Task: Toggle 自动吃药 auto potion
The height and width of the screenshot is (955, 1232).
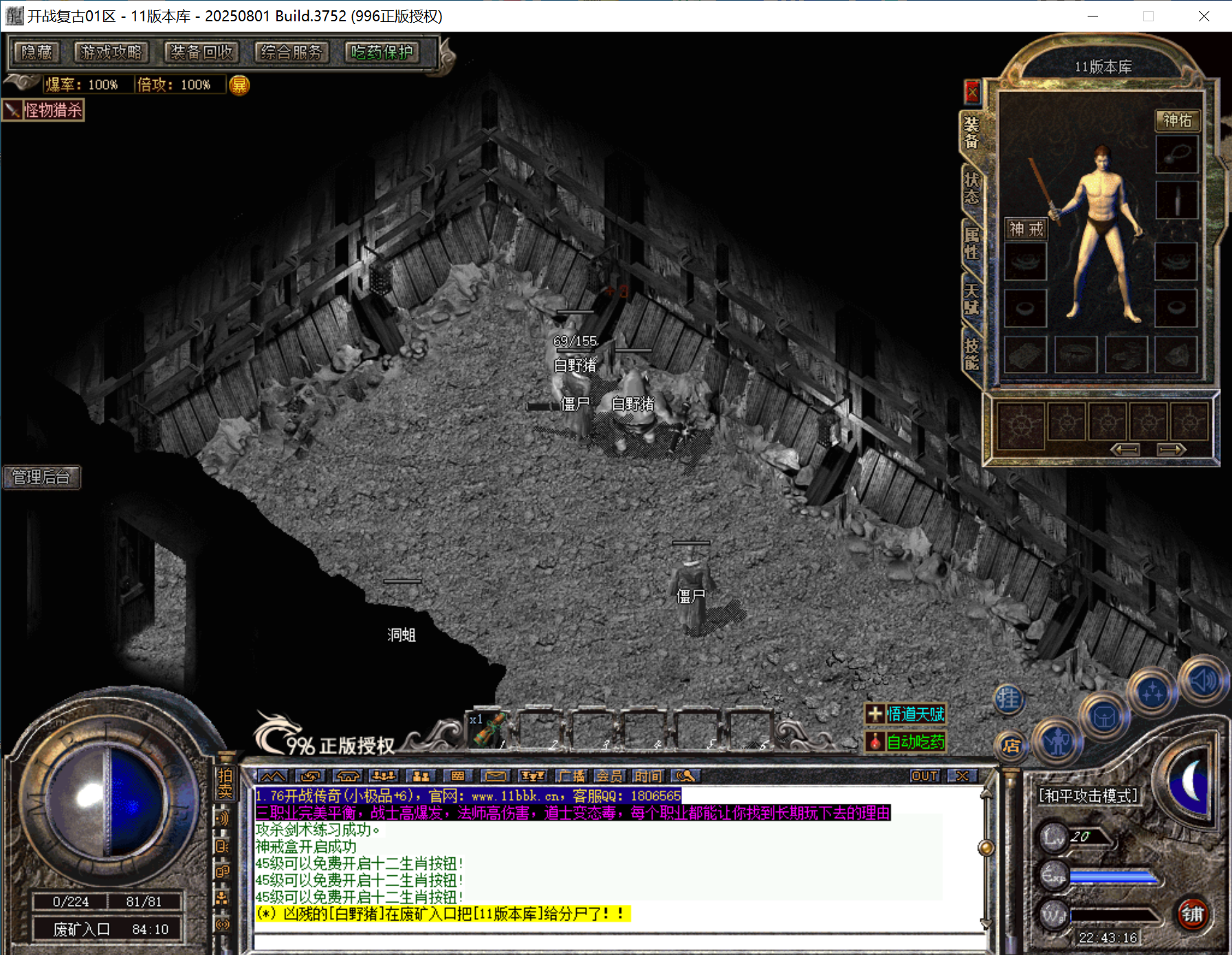Action: point(905,742)
